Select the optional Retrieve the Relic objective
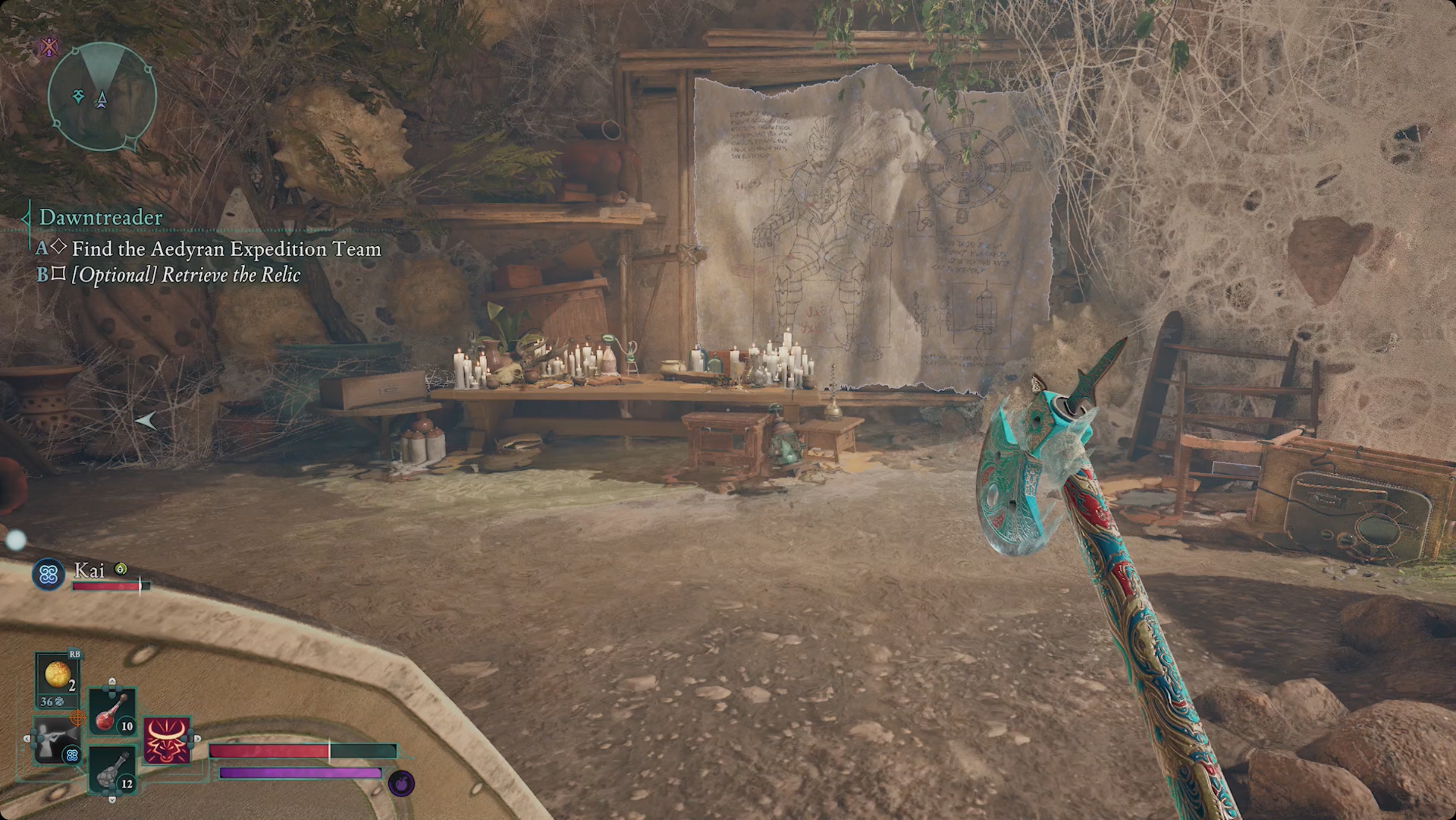The height and width of the screenshot is (820, 1456). [x=186, y=275]
